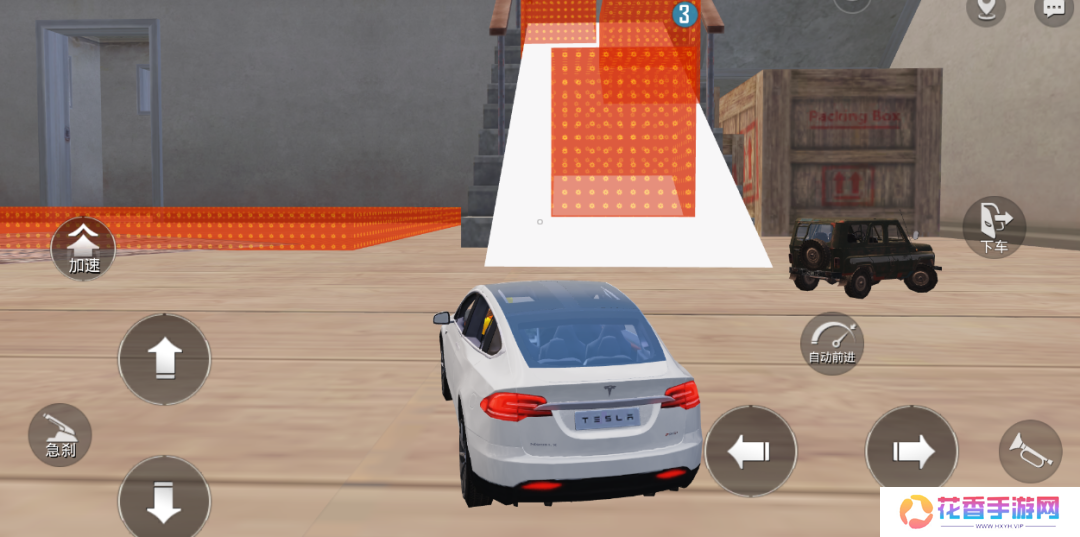Reverse using the down arrow button
This screenshot has width=1080, height=537.
[x=164, y=500]
